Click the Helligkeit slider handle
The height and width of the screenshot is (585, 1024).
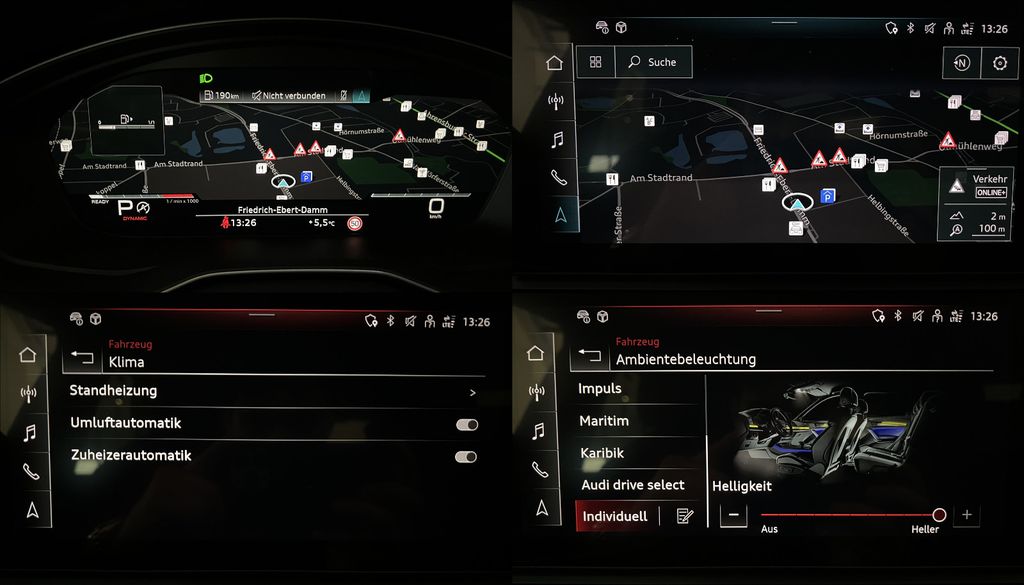tap(939, 515)
